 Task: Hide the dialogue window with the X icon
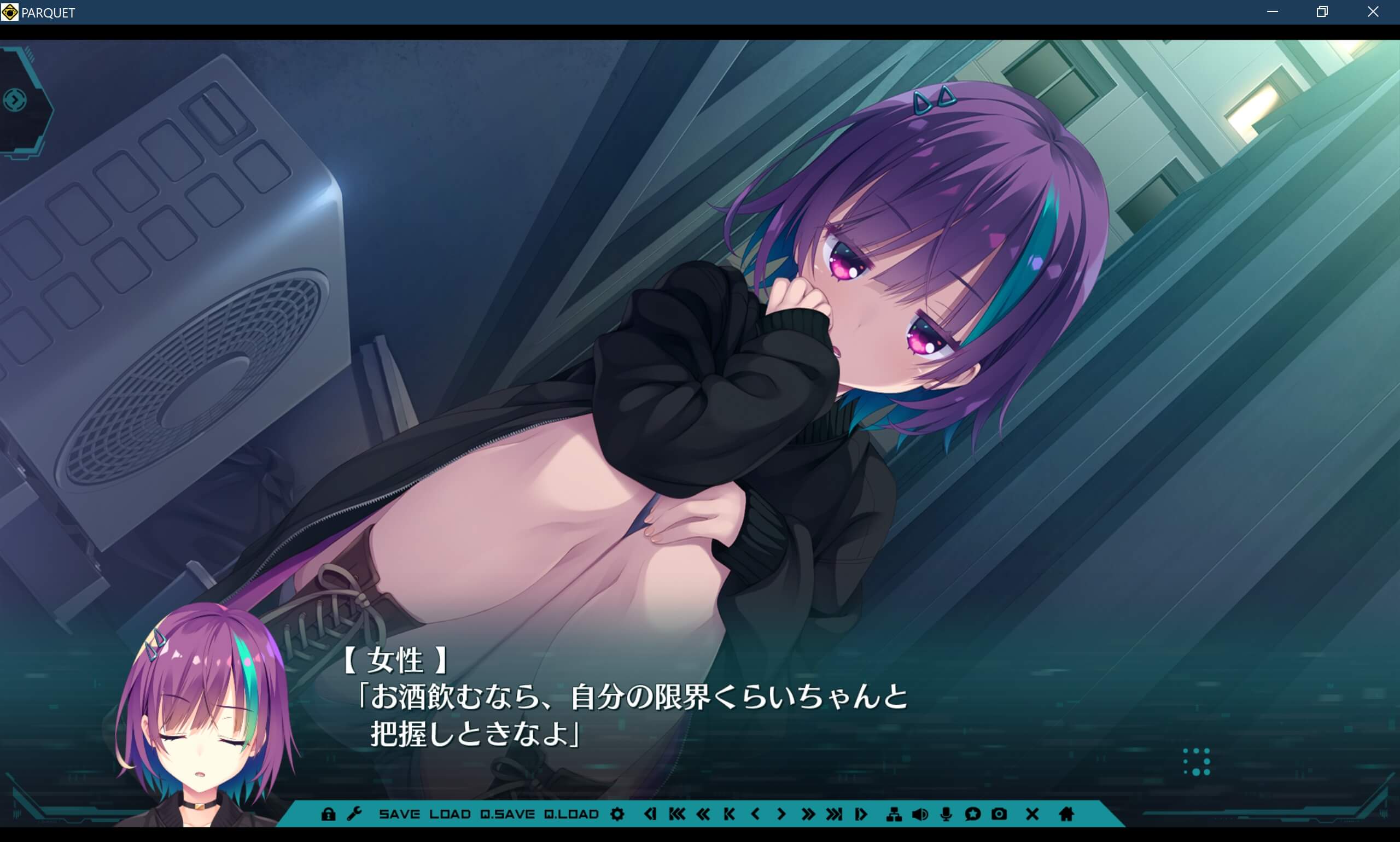pos(1033,815)
